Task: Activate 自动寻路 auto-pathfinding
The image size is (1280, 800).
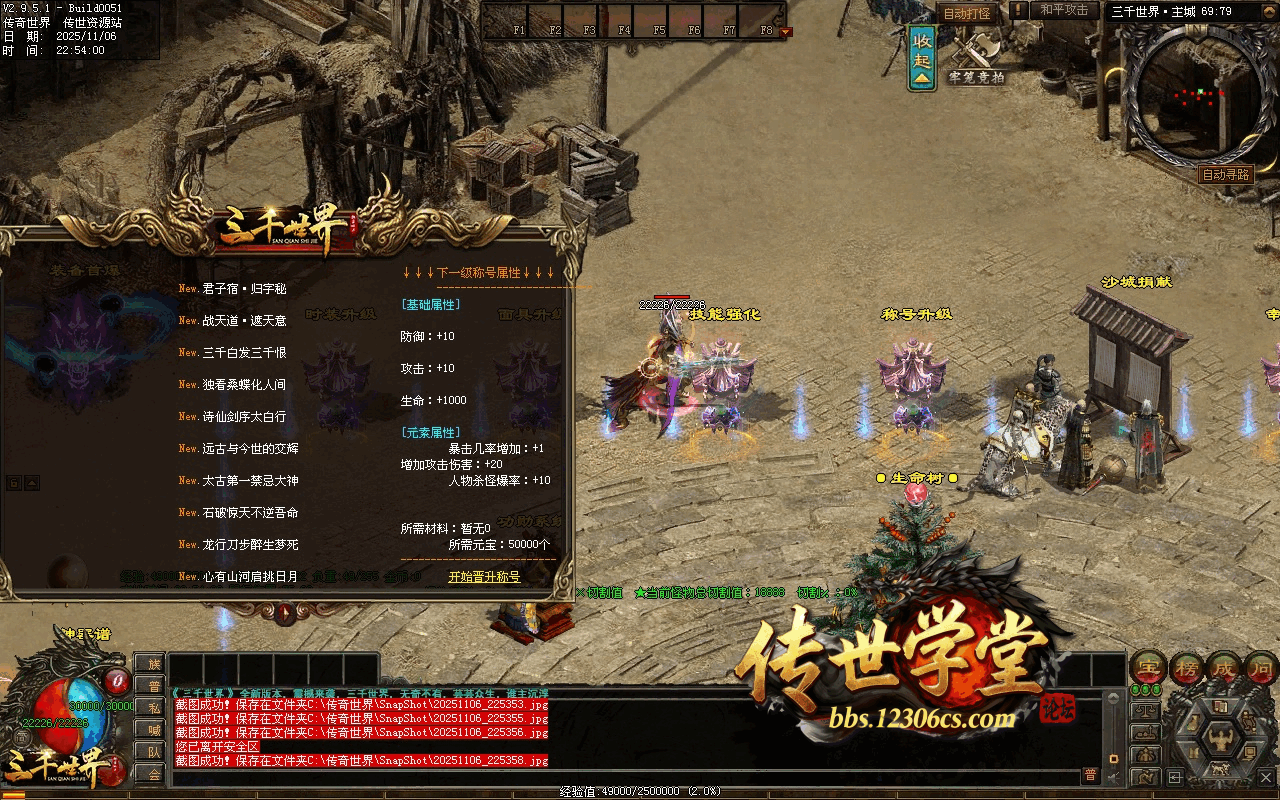Action: (x=1226, y=174)
